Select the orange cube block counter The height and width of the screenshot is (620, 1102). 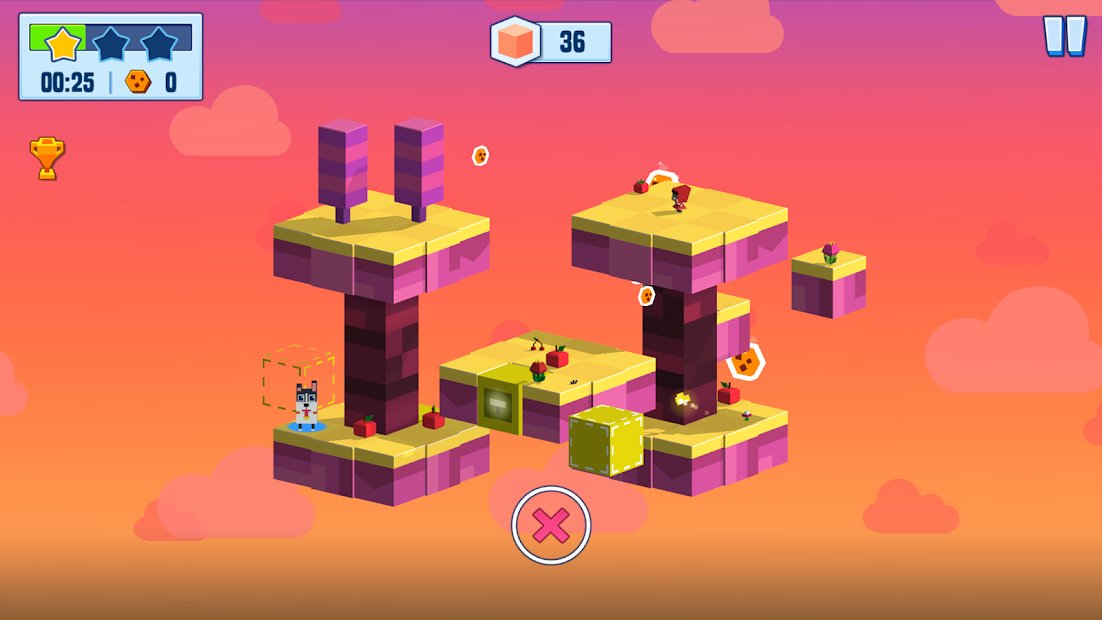point(550,42)
